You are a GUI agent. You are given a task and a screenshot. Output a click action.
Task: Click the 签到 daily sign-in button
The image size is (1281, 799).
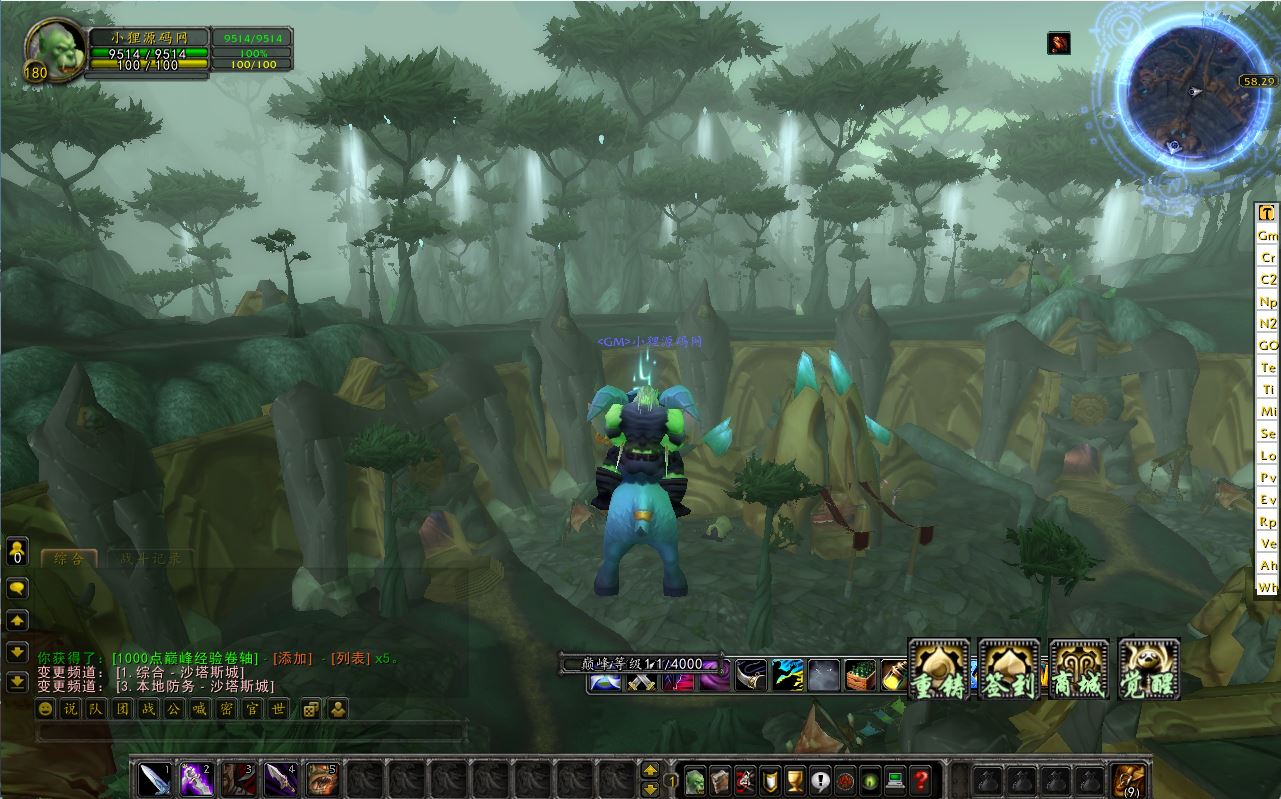point(1008,668)
